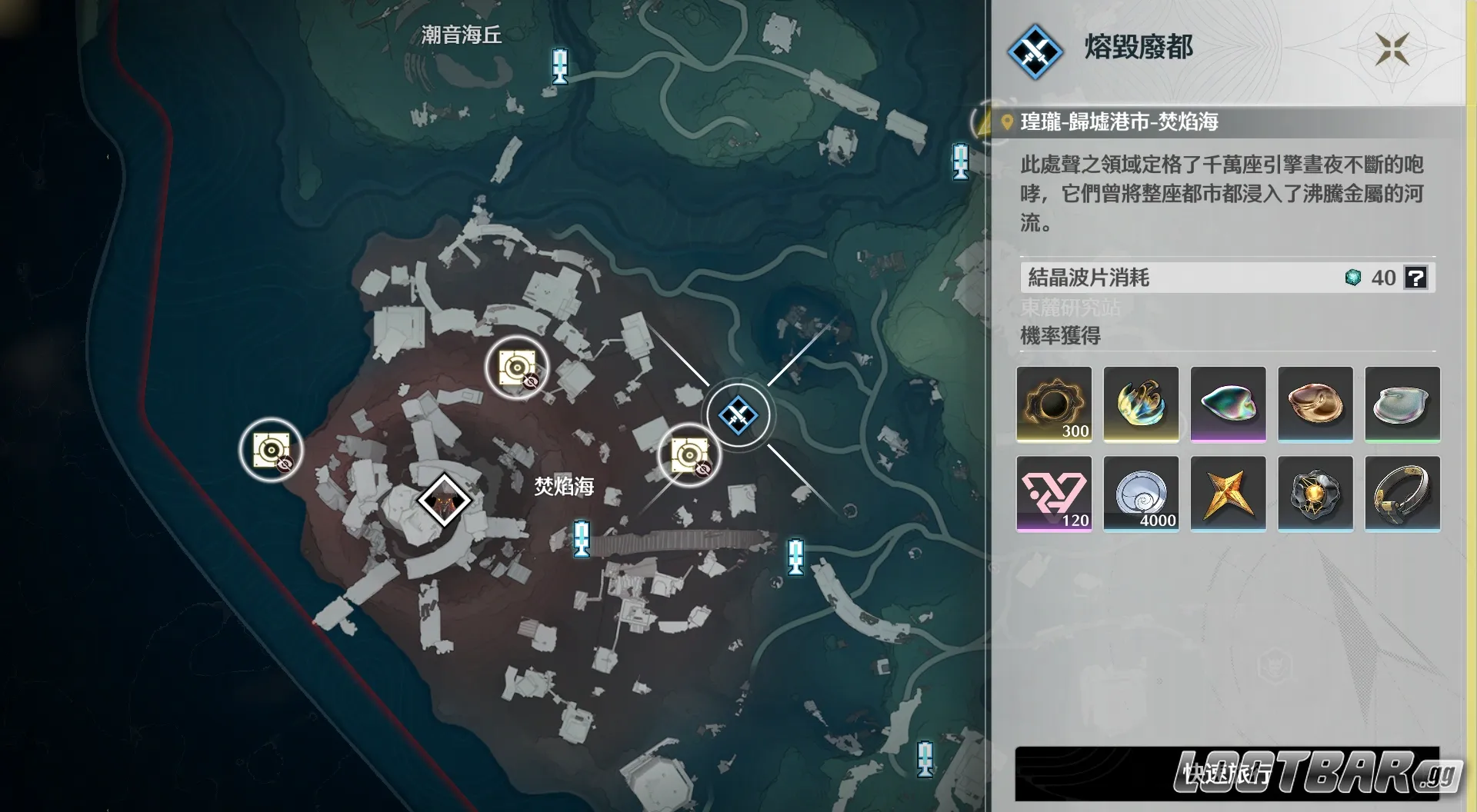Select the disabled challenge marker west of 焚焰海
The image size is (1477, 812).
click(x=270, y=448)
